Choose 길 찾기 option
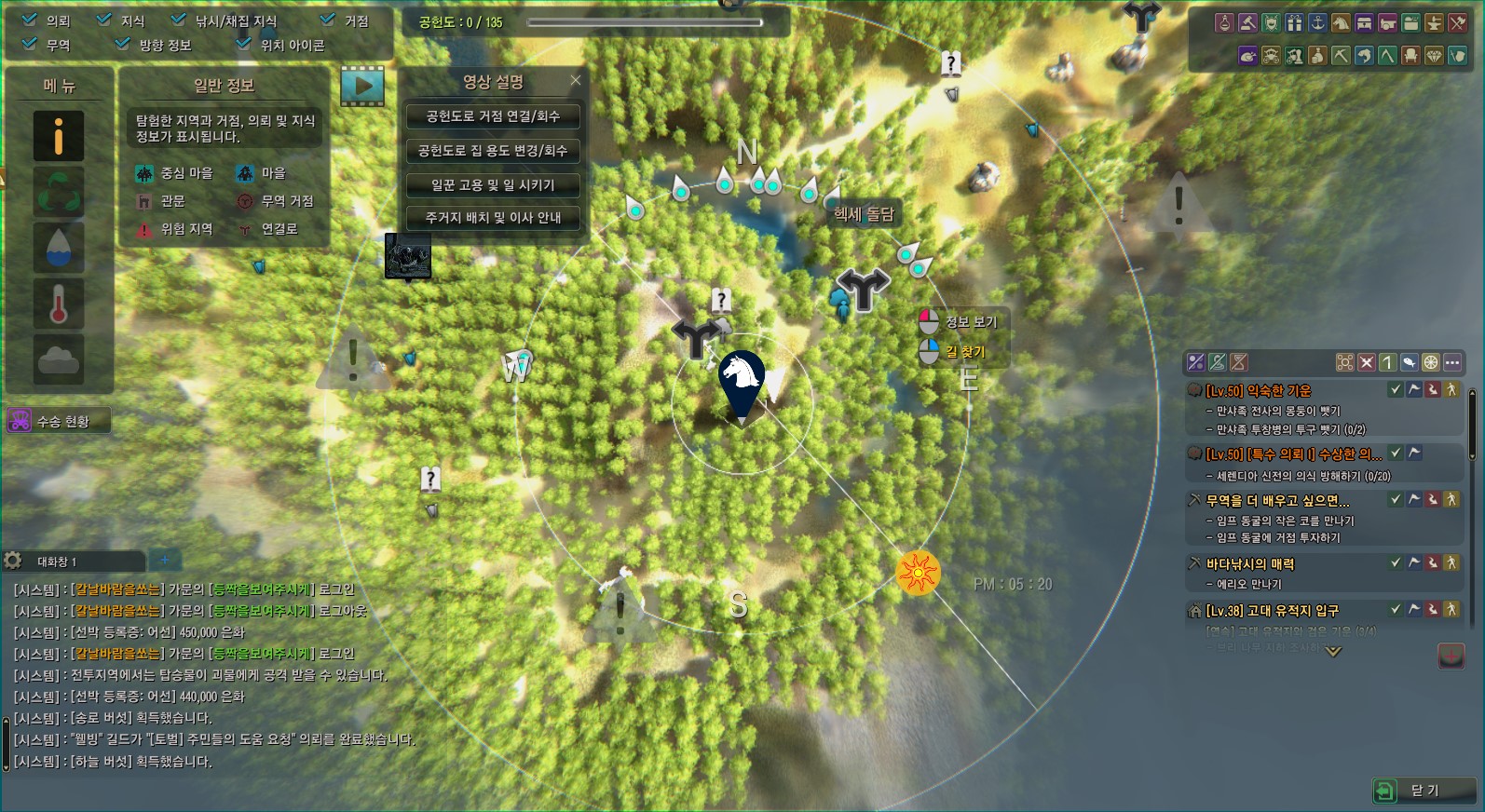Screen dimensions: 1485x812 click(964, 352)
